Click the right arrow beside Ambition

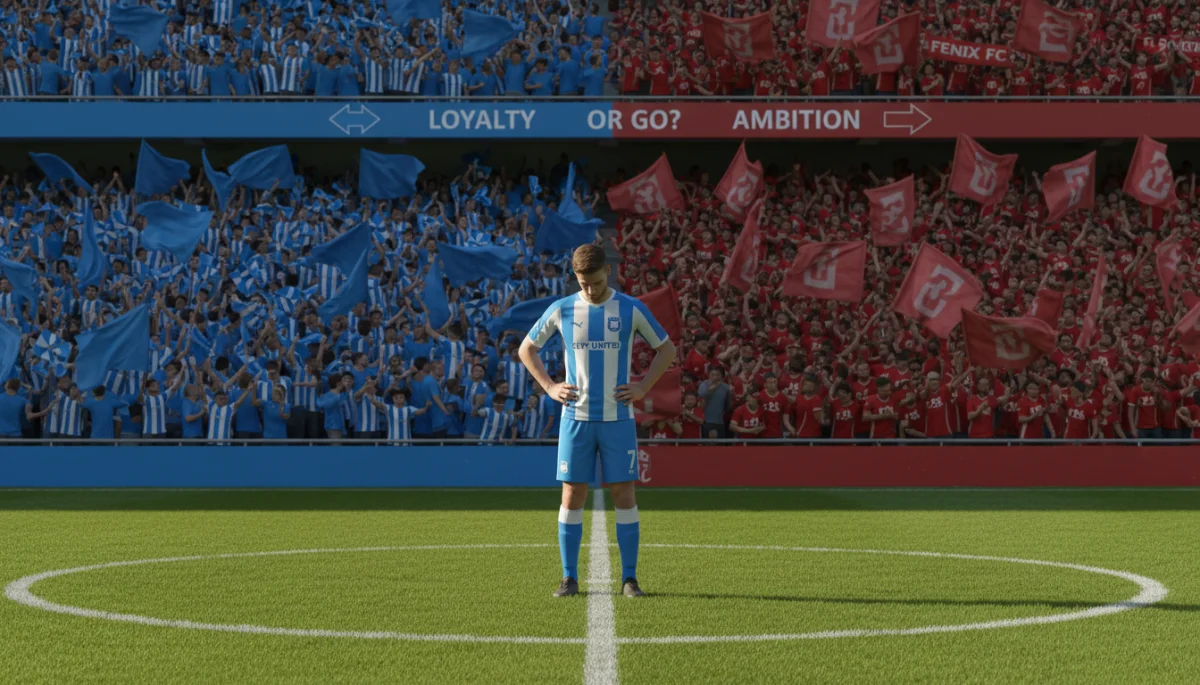point(906,120)
